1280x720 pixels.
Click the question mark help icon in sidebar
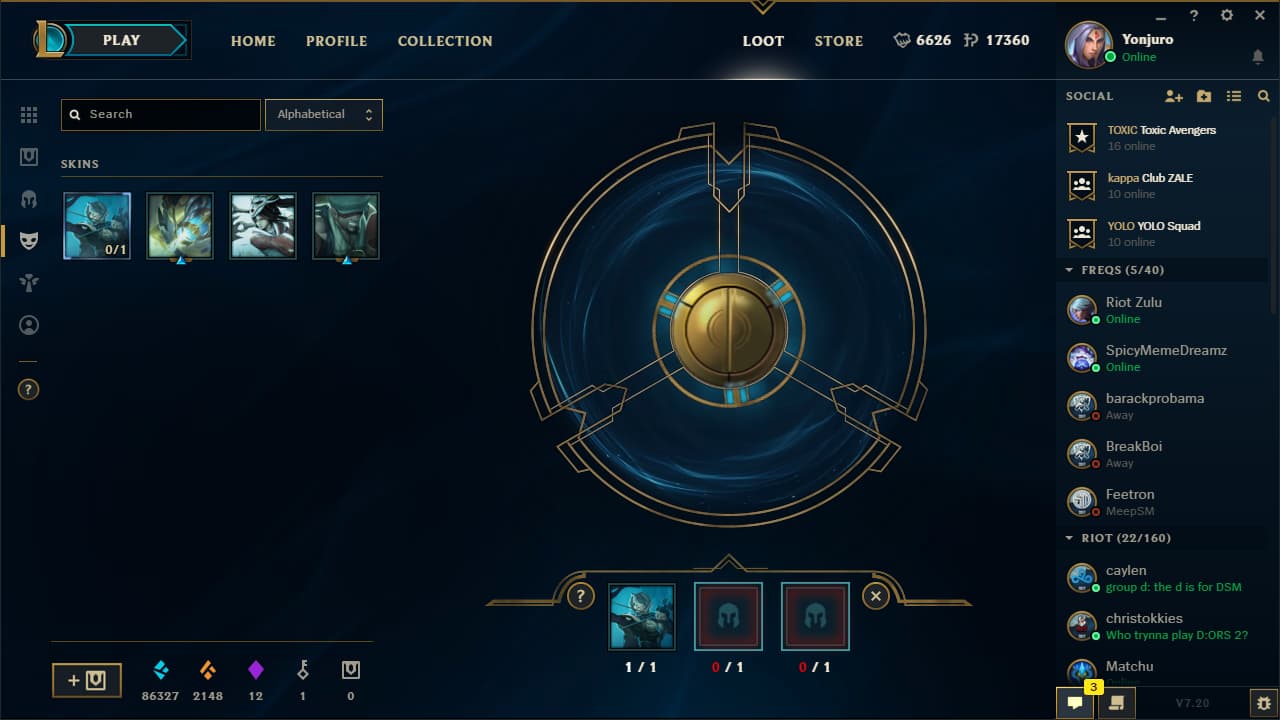[27, 389]
